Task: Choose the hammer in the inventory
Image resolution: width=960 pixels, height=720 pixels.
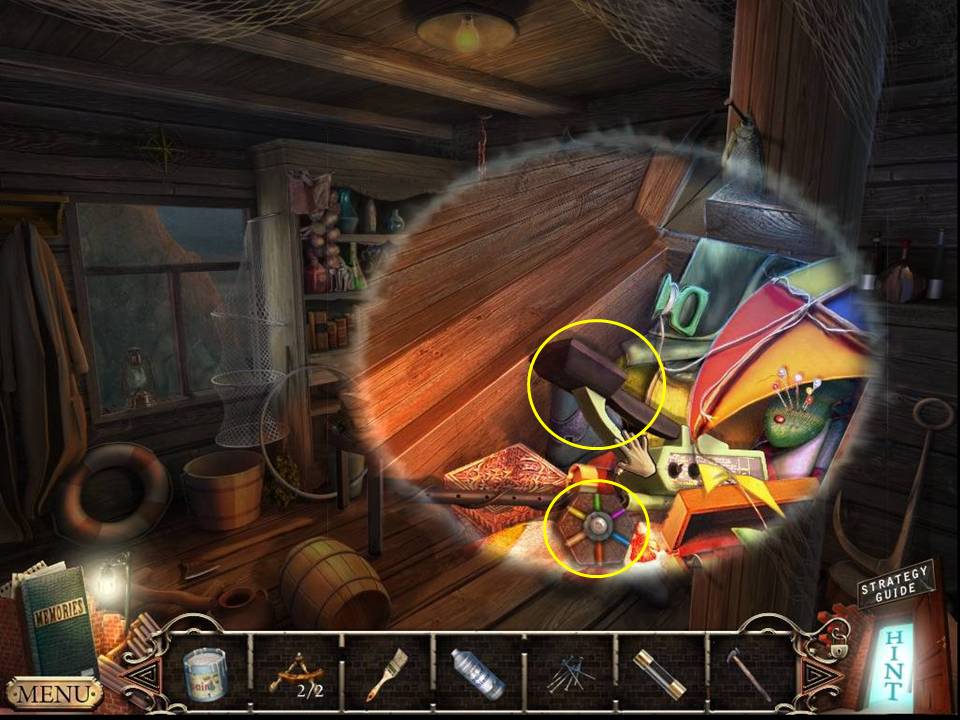Action: (x=752, y=674)
